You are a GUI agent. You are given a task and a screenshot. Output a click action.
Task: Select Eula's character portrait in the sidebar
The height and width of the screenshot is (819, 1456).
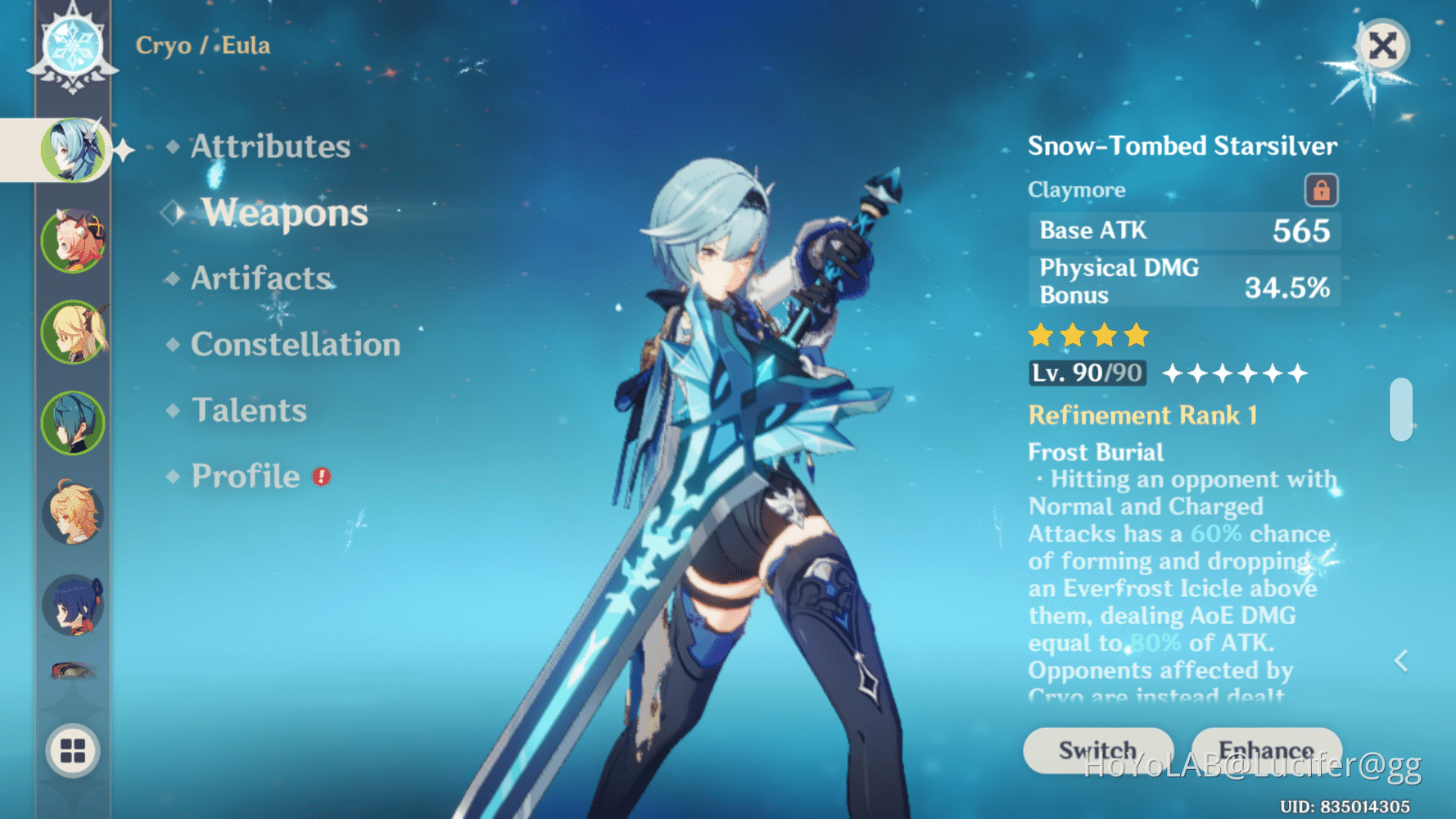(x=74, y=150)
